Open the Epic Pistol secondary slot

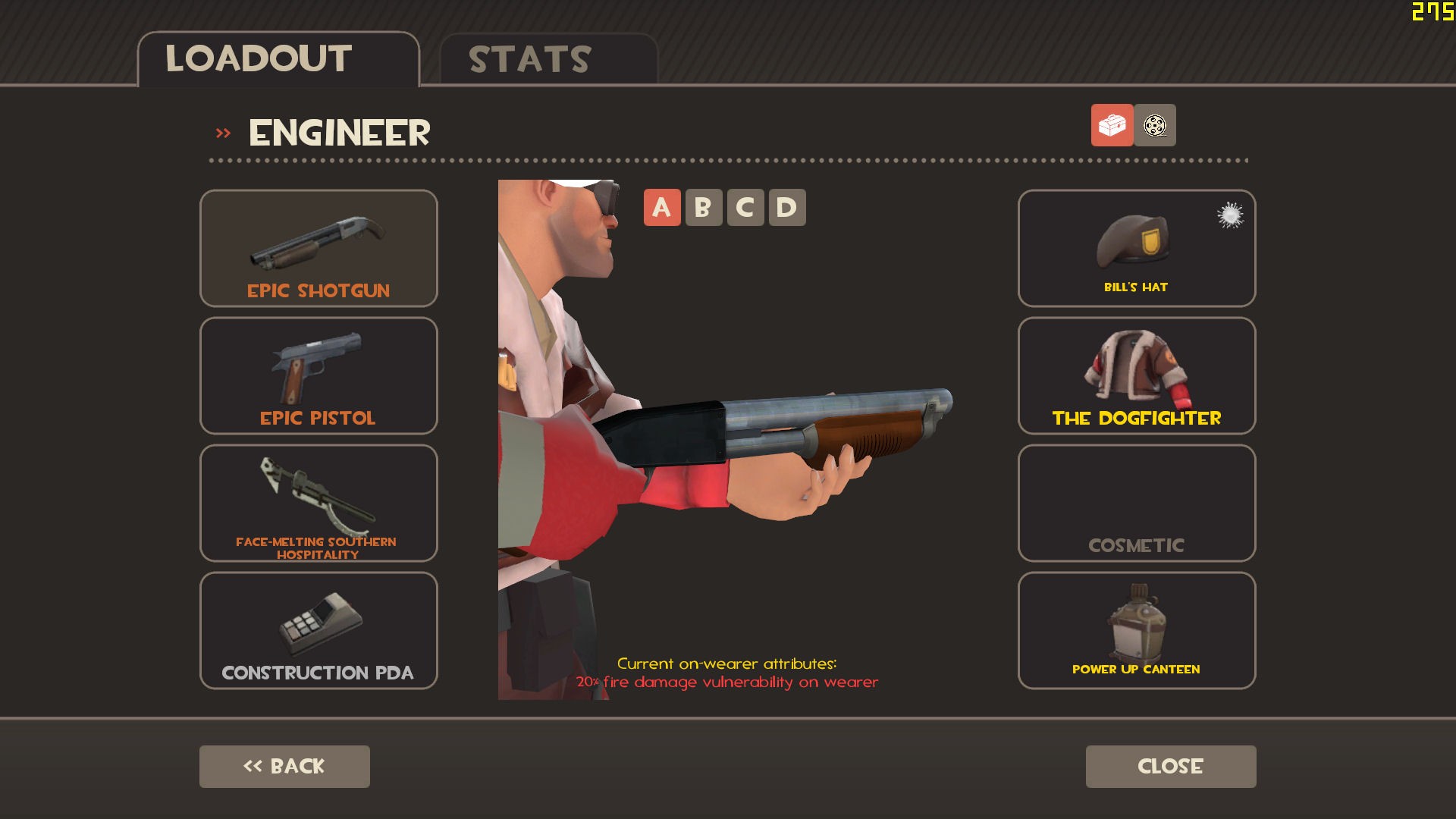coord(318,375)
